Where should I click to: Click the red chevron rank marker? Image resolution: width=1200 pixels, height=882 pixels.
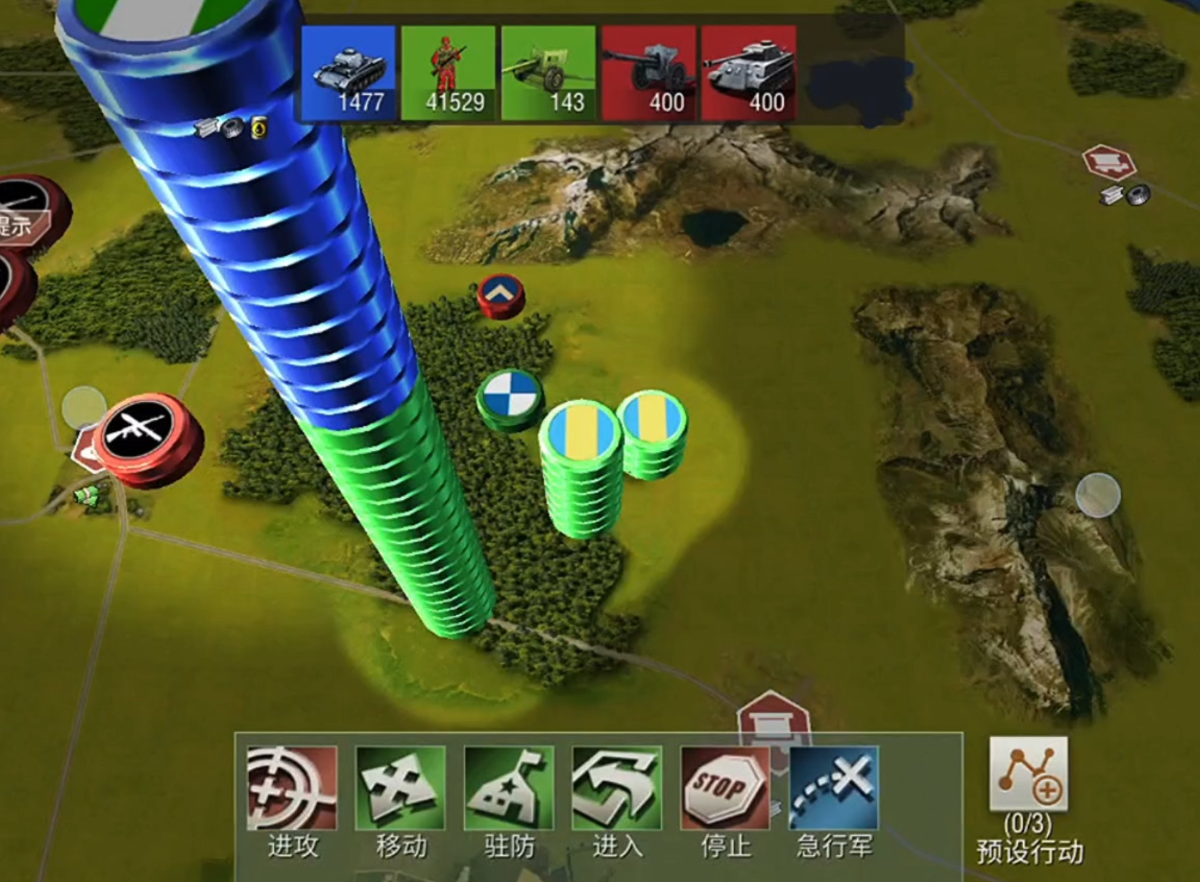[501, 294]
